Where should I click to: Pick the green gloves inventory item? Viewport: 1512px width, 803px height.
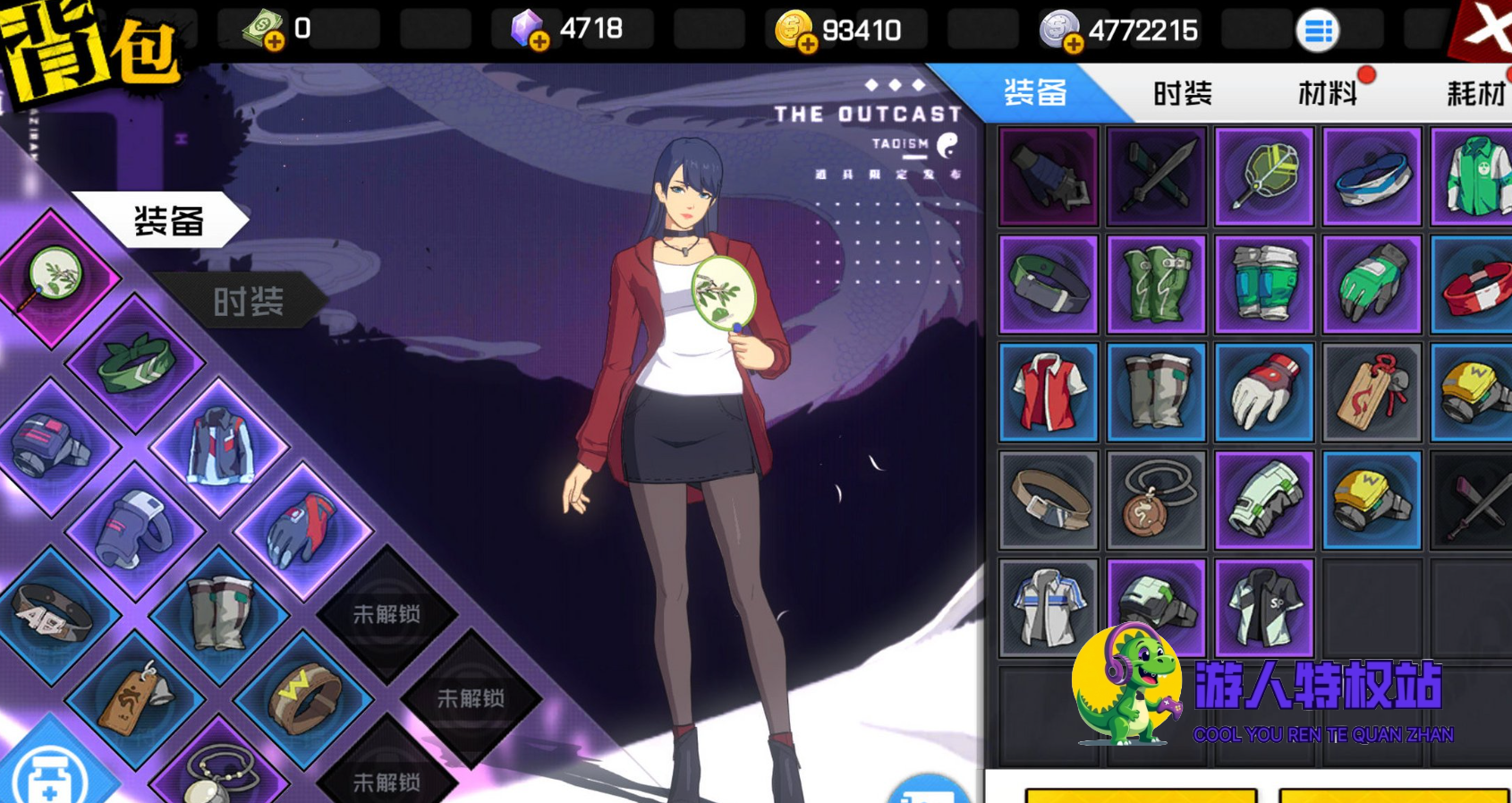pyautogui.click(x=1372, y=285)
